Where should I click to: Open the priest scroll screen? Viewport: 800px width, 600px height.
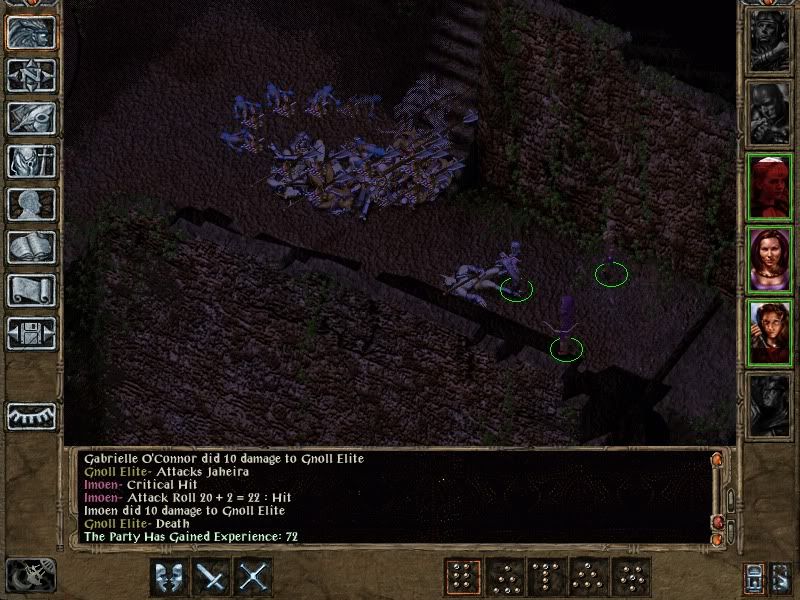(x=31, y=290)
